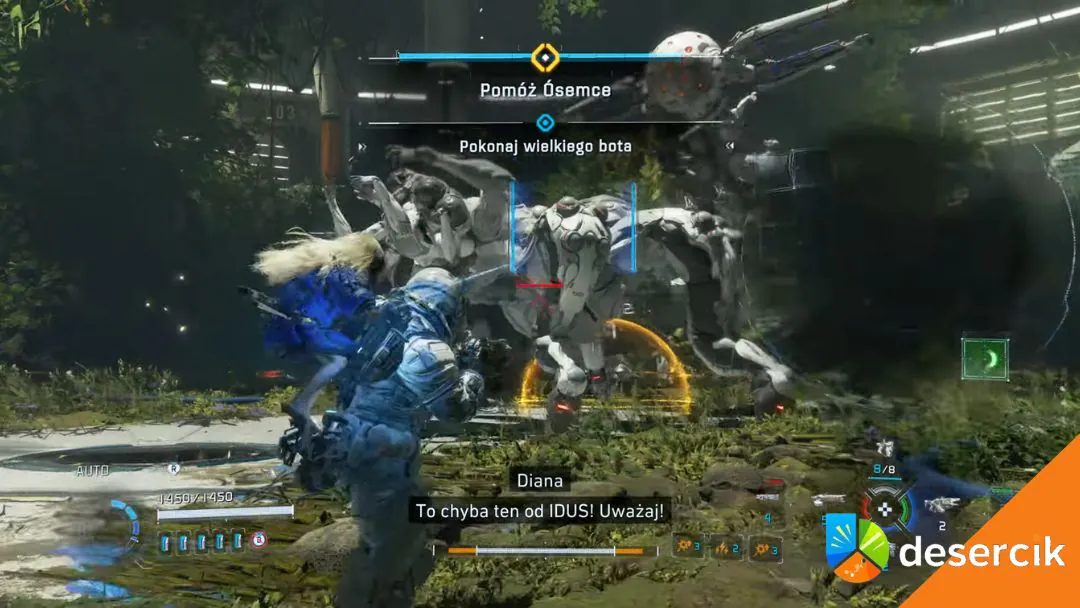Click the "Pokonaj wielkiego bota" sub-objective
This screenshot has width=1080, height=608.
pyautogui.click(x=545, y=146)
